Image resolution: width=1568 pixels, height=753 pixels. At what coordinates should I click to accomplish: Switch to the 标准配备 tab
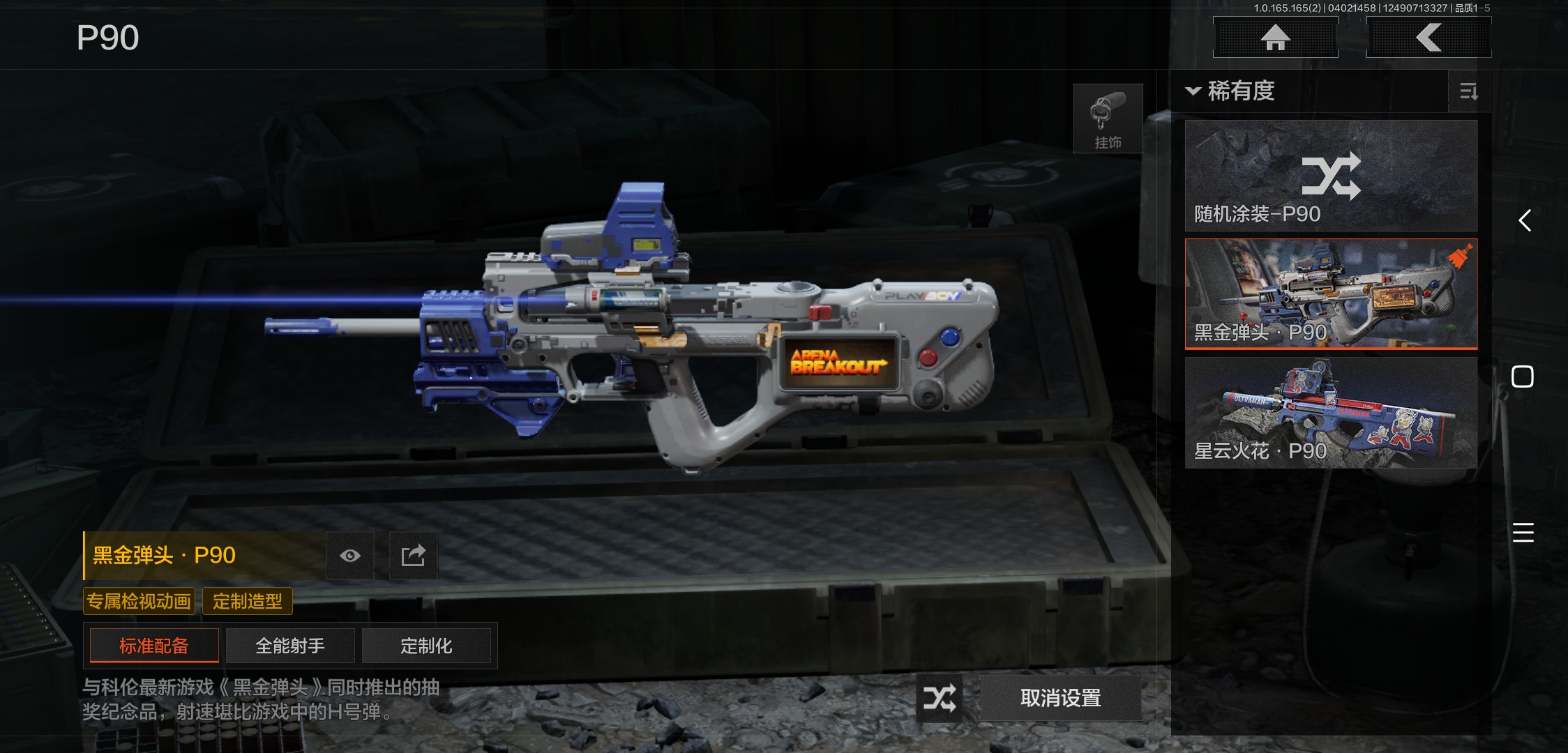point(154,646)
